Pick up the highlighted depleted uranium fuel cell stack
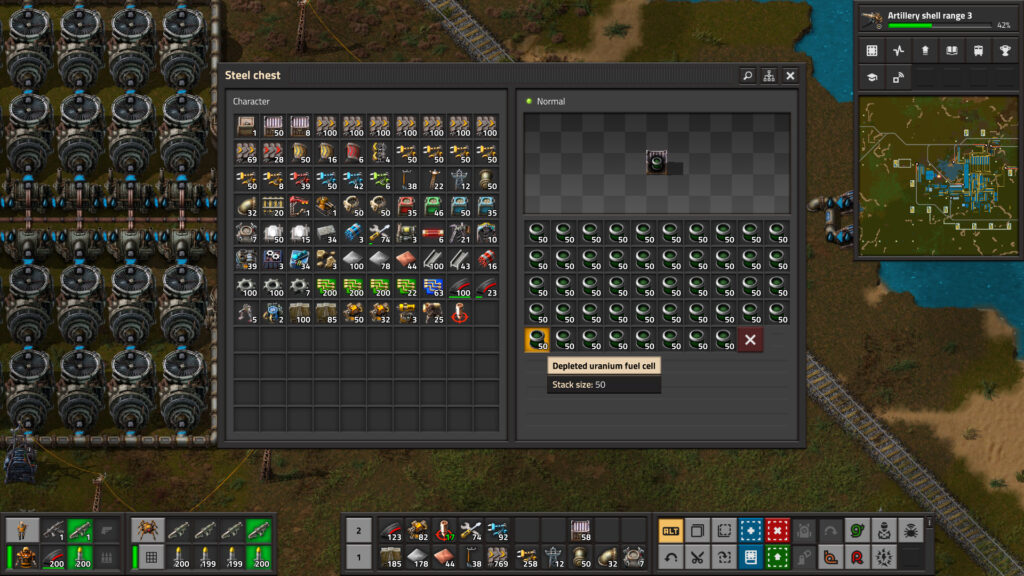Screen dimensions: 1024x576 click(537, 340)
